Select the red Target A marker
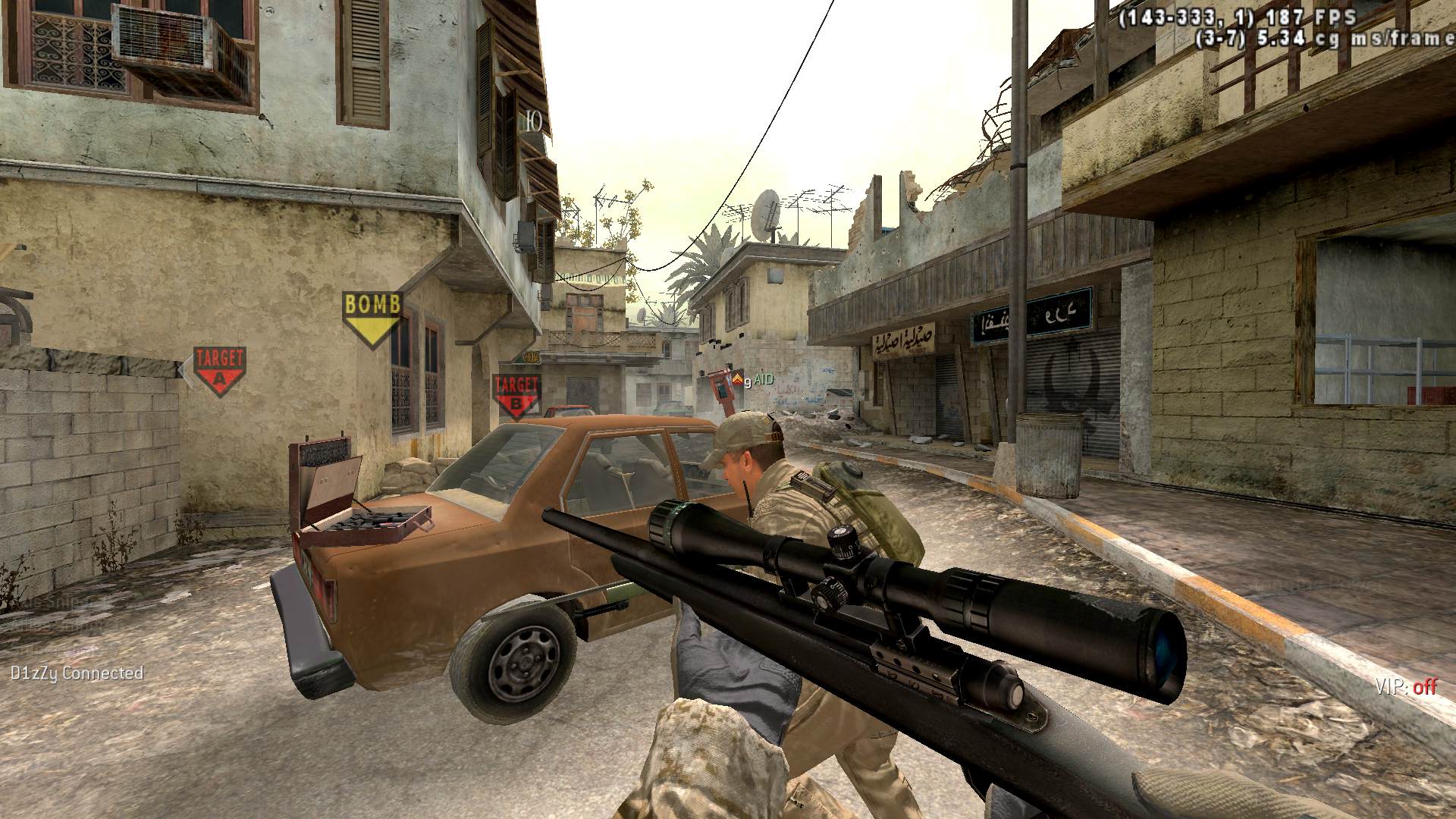 click(220, 369)
